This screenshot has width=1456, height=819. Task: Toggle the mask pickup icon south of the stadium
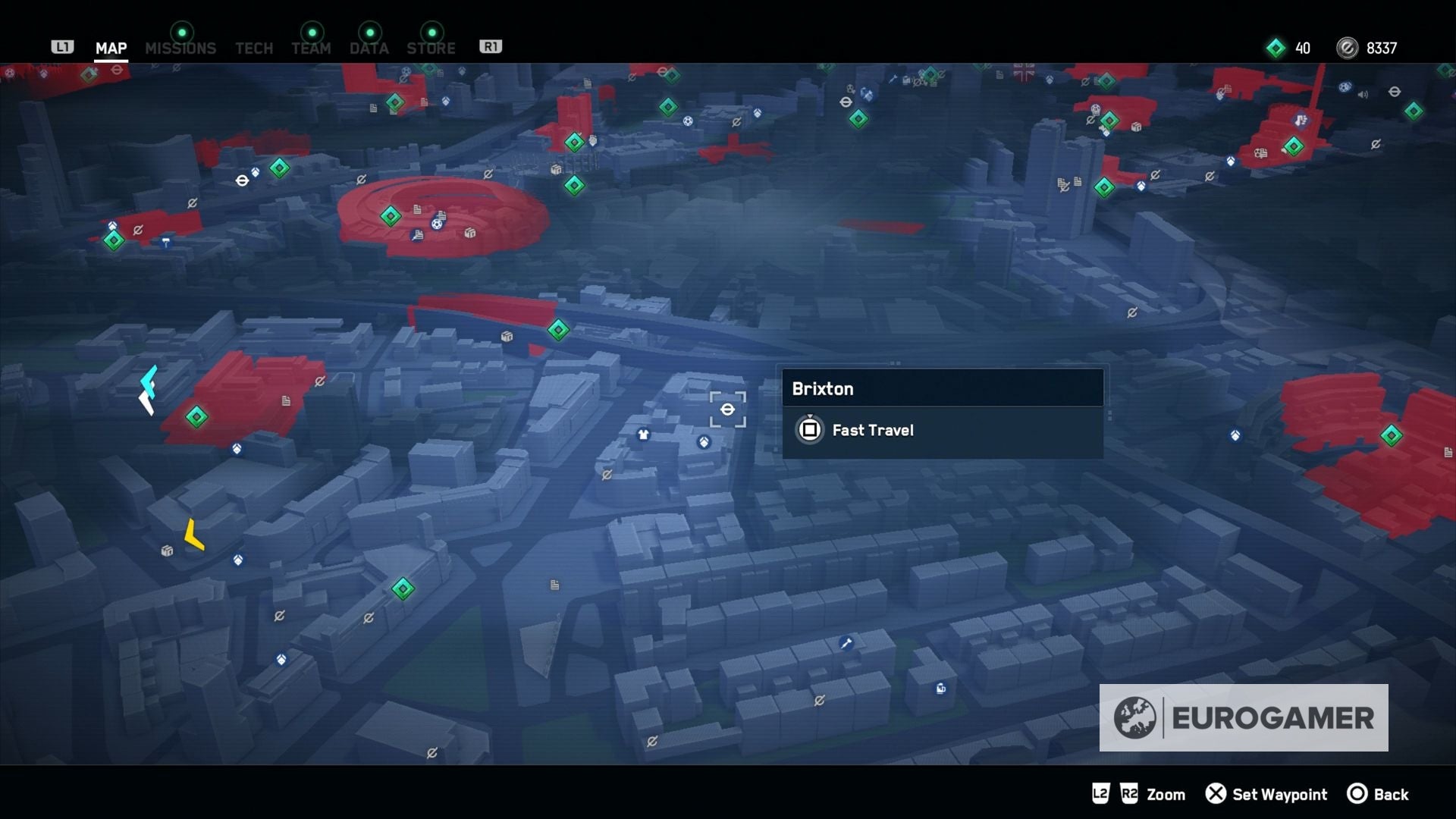(237, 449)
